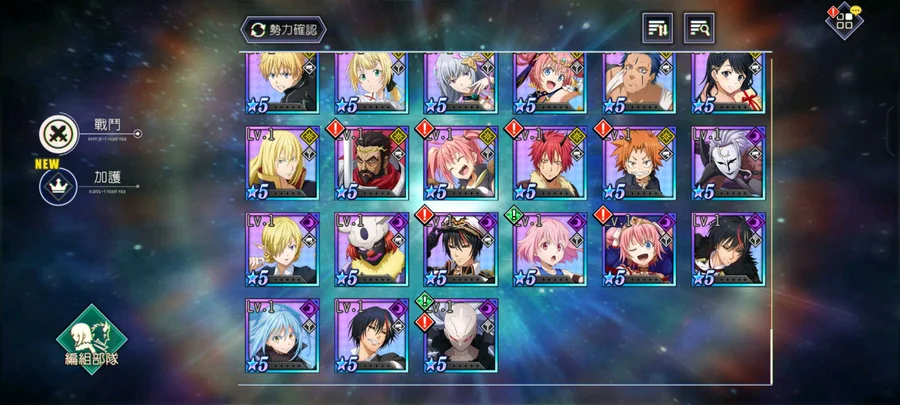Open the sort order button
900x405 pixels.
[657, 28]
